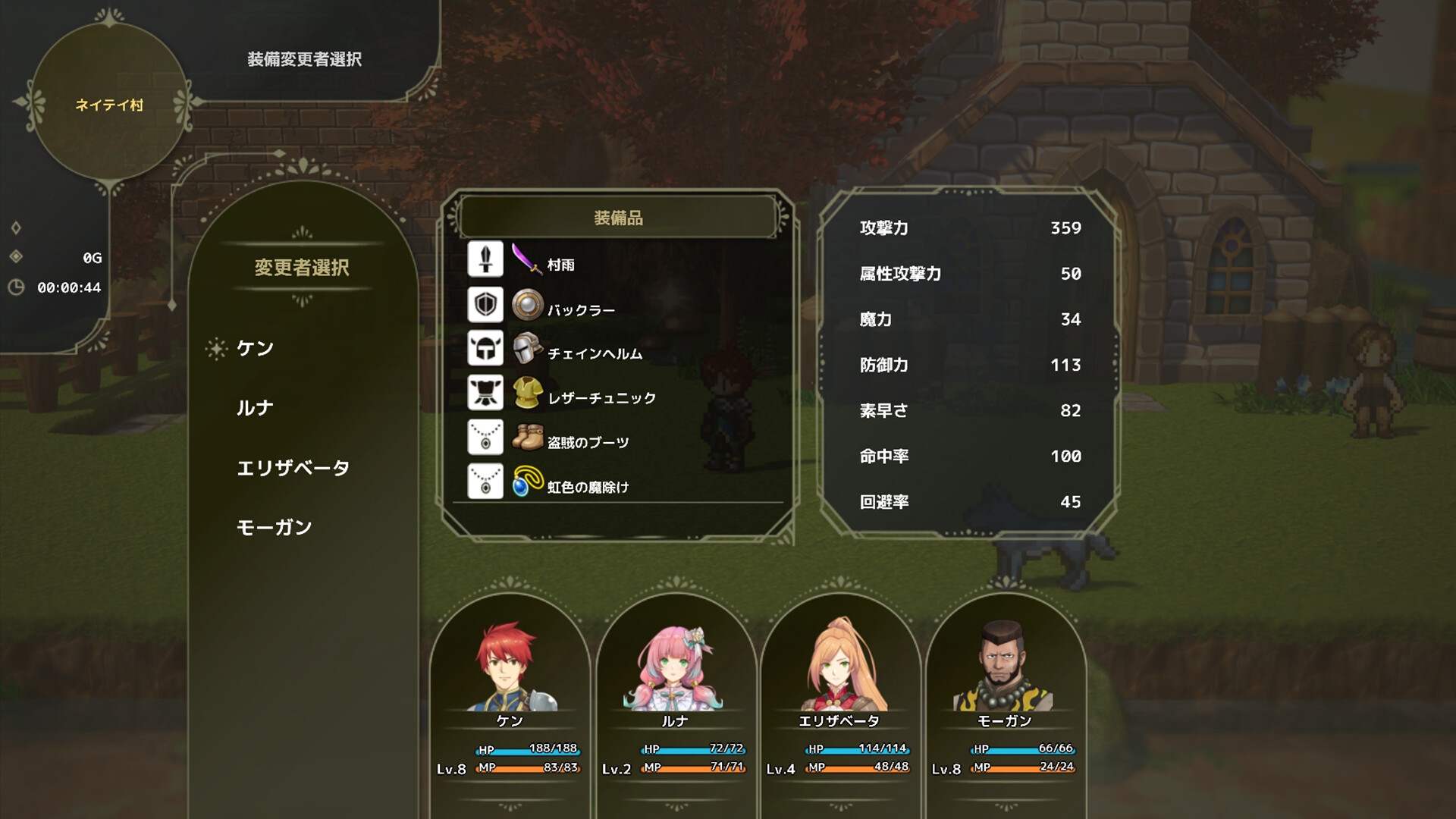
Task: Open the helmet slot showing チェインヘルム
Action: point(486,347)
